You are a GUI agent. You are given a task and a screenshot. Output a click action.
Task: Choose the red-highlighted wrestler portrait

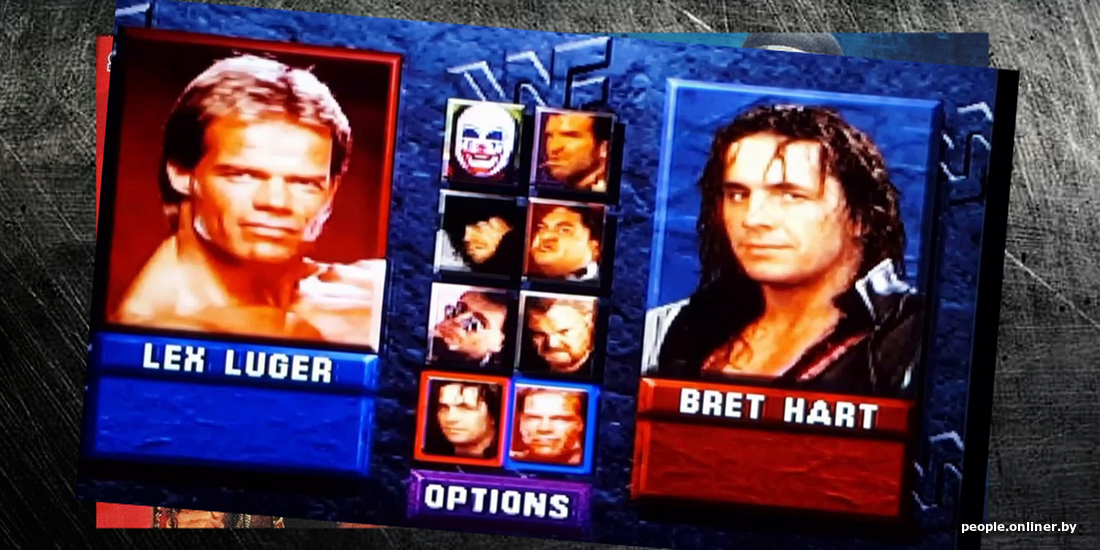coord(462,419)
